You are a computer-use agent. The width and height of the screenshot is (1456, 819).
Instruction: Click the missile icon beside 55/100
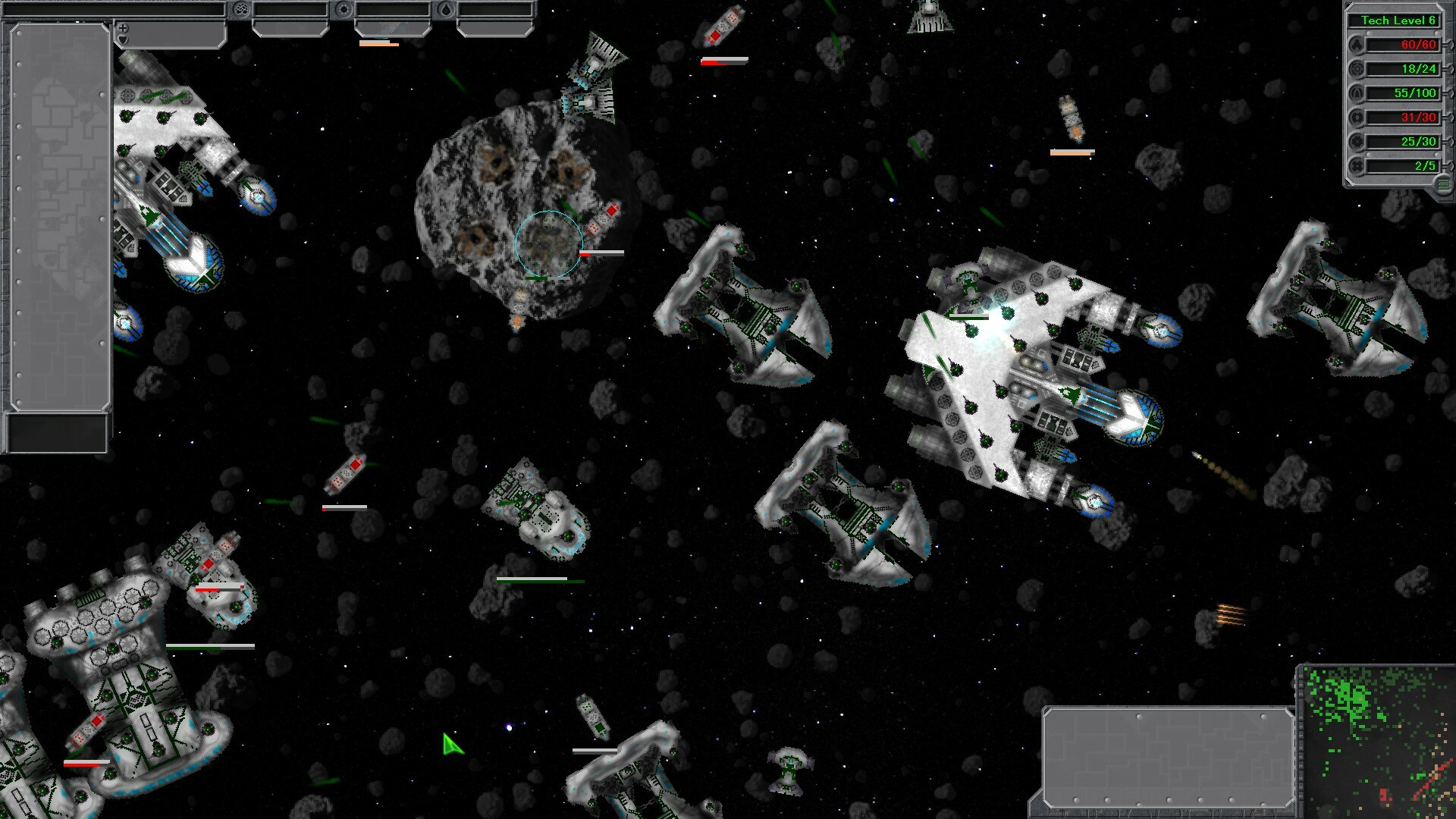coord(1357,93)
